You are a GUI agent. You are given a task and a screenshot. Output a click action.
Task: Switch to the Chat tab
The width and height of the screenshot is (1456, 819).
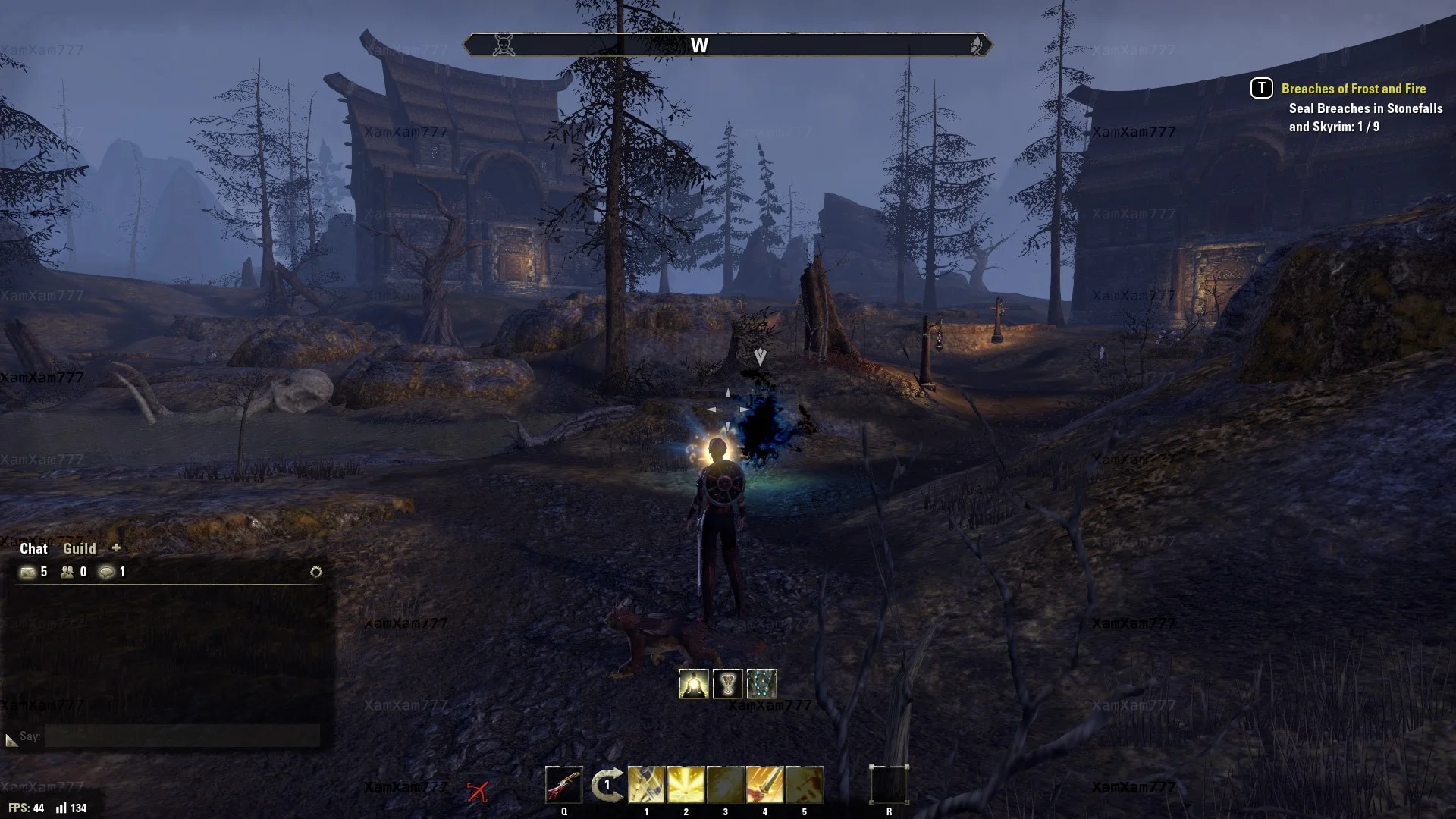[x=33, y=548]
